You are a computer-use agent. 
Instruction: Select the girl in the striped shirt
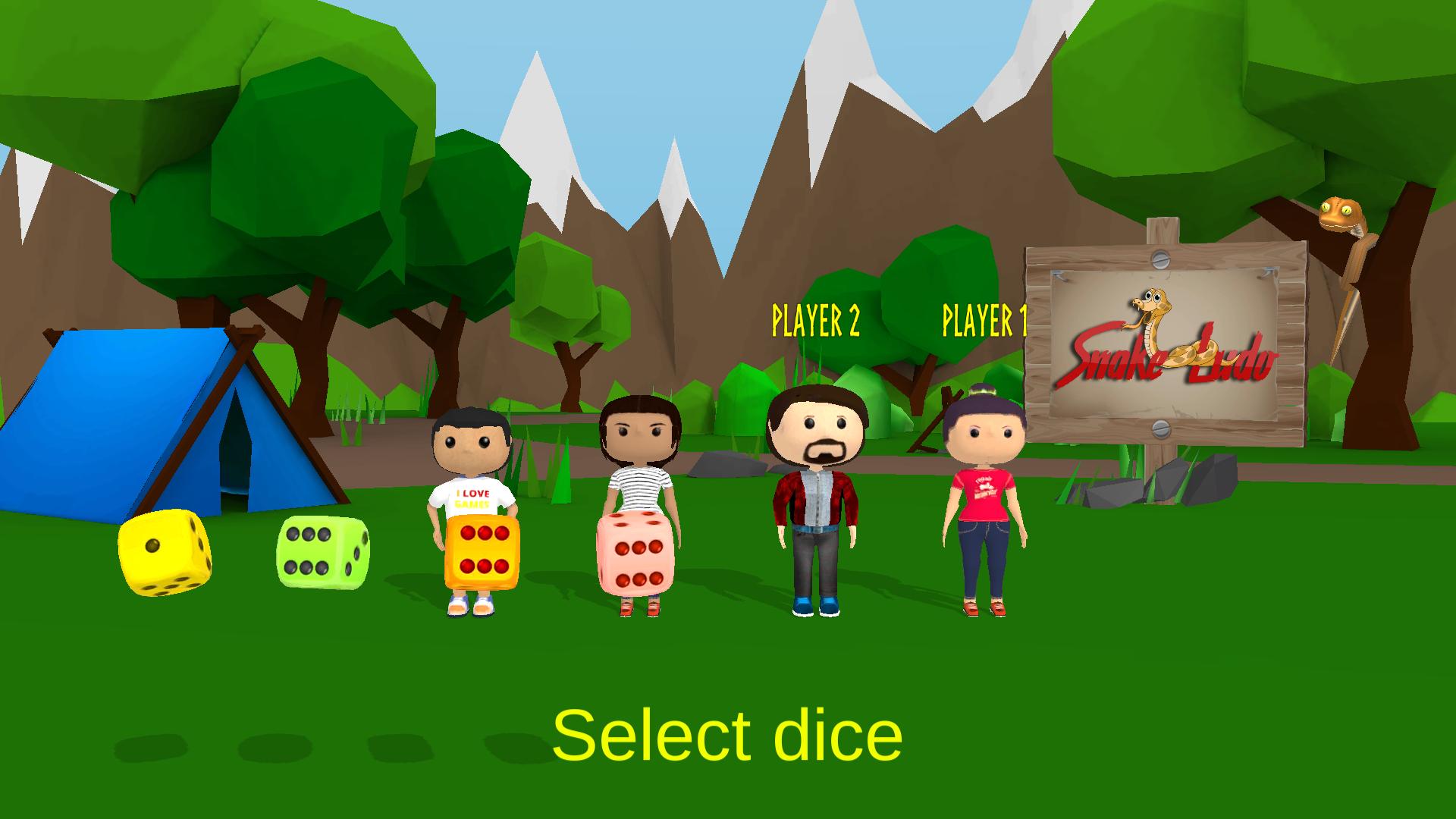coord(641,455)
